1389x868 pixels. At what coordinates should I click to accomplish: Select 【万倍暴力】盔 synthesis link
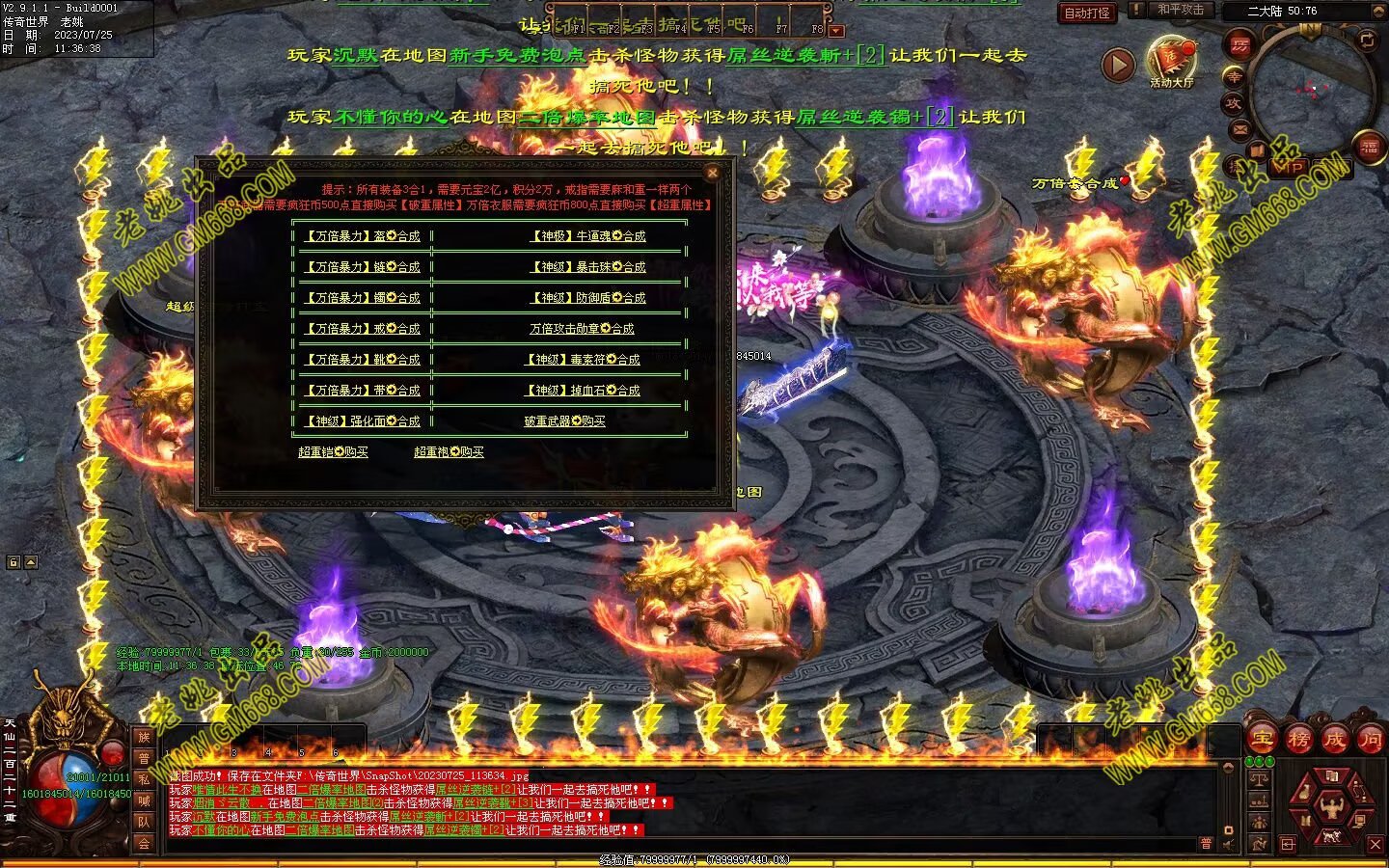[x=363, y=236]
